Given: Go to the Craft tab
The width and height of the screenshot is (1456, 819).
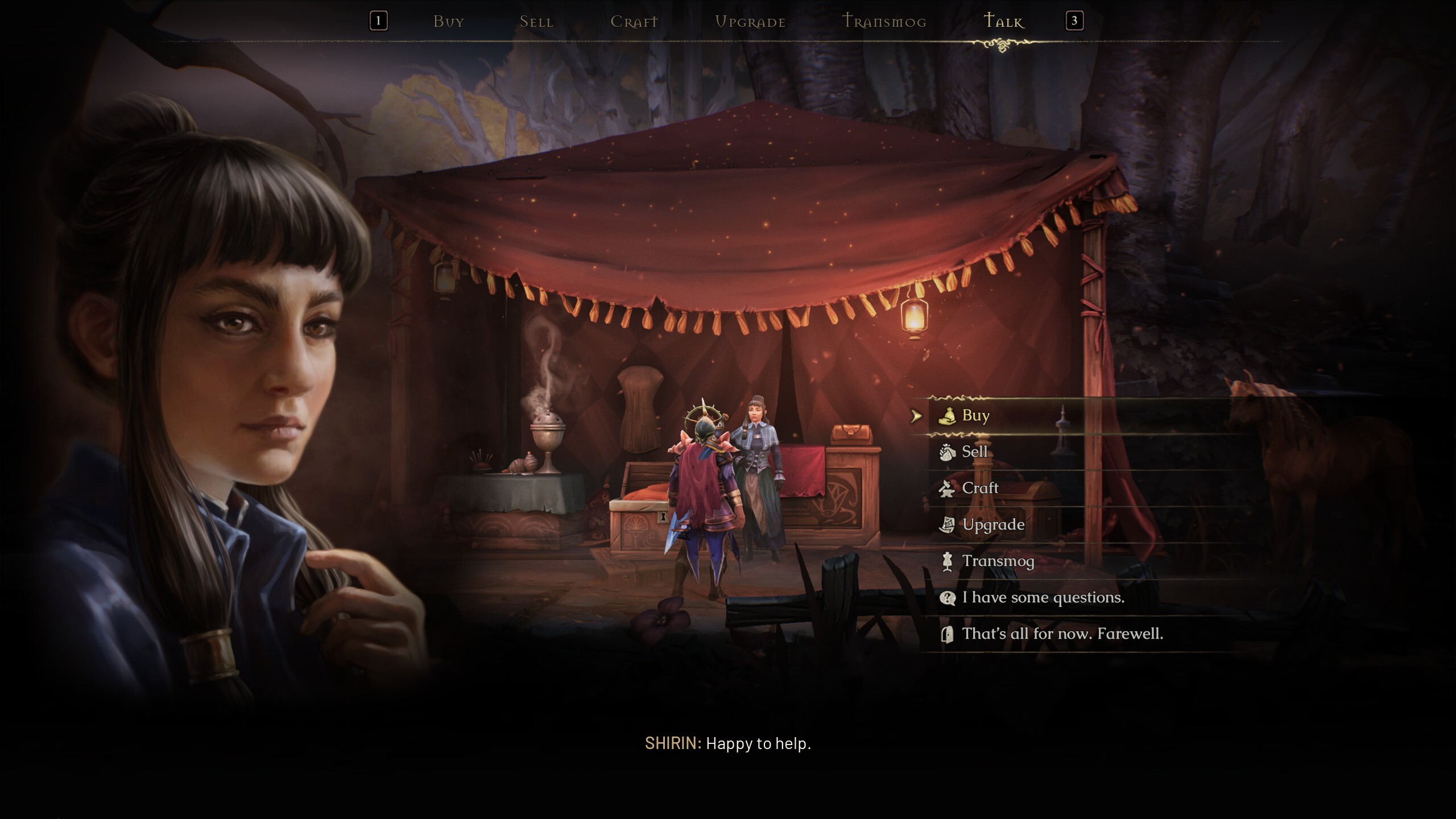Looking at the screenshot, I should (x=634, y=22).
